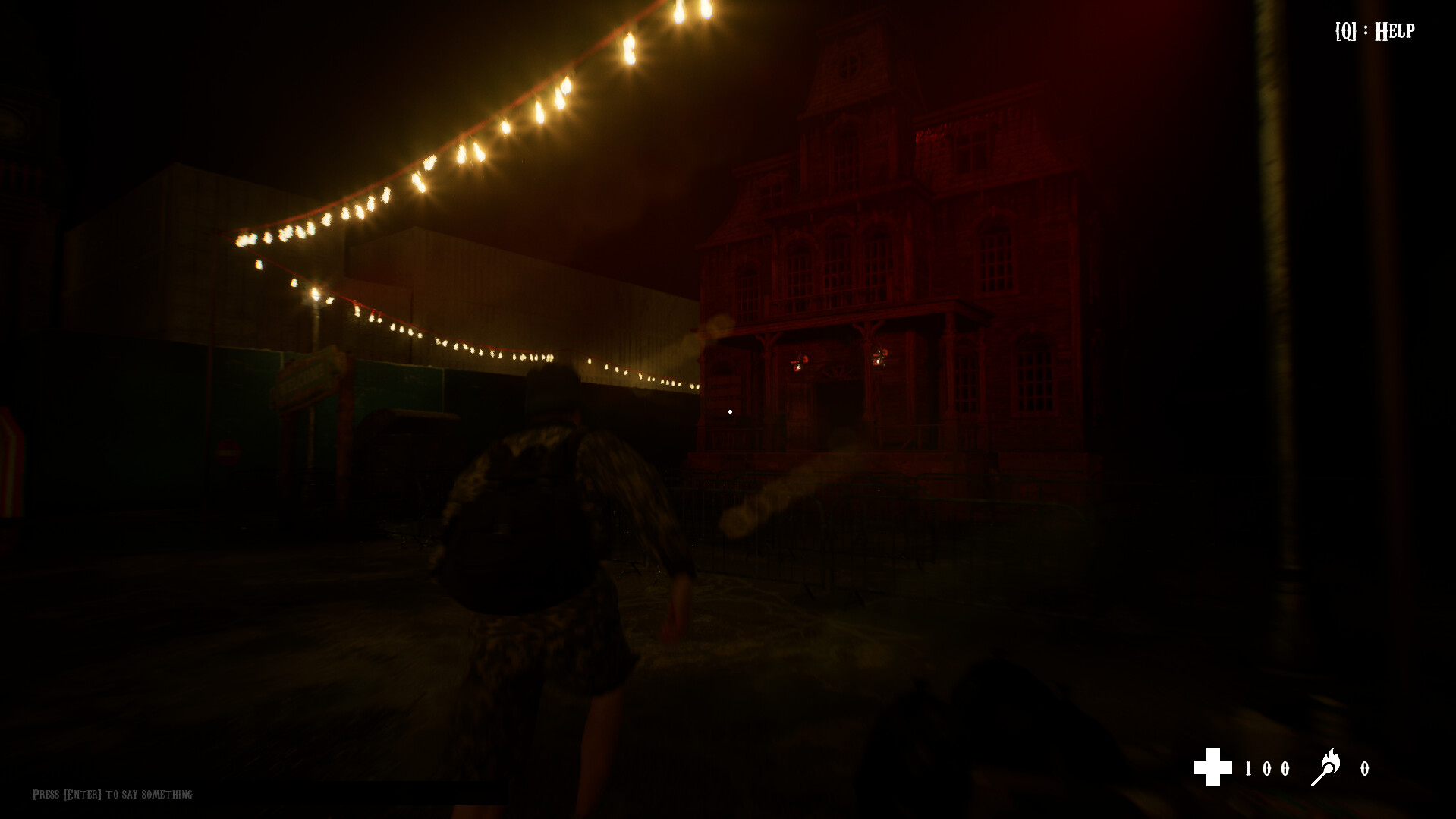The height and width of the screenshot is (819, 1456).
Task: Select the health cross icon
Action: (1216, 768)
